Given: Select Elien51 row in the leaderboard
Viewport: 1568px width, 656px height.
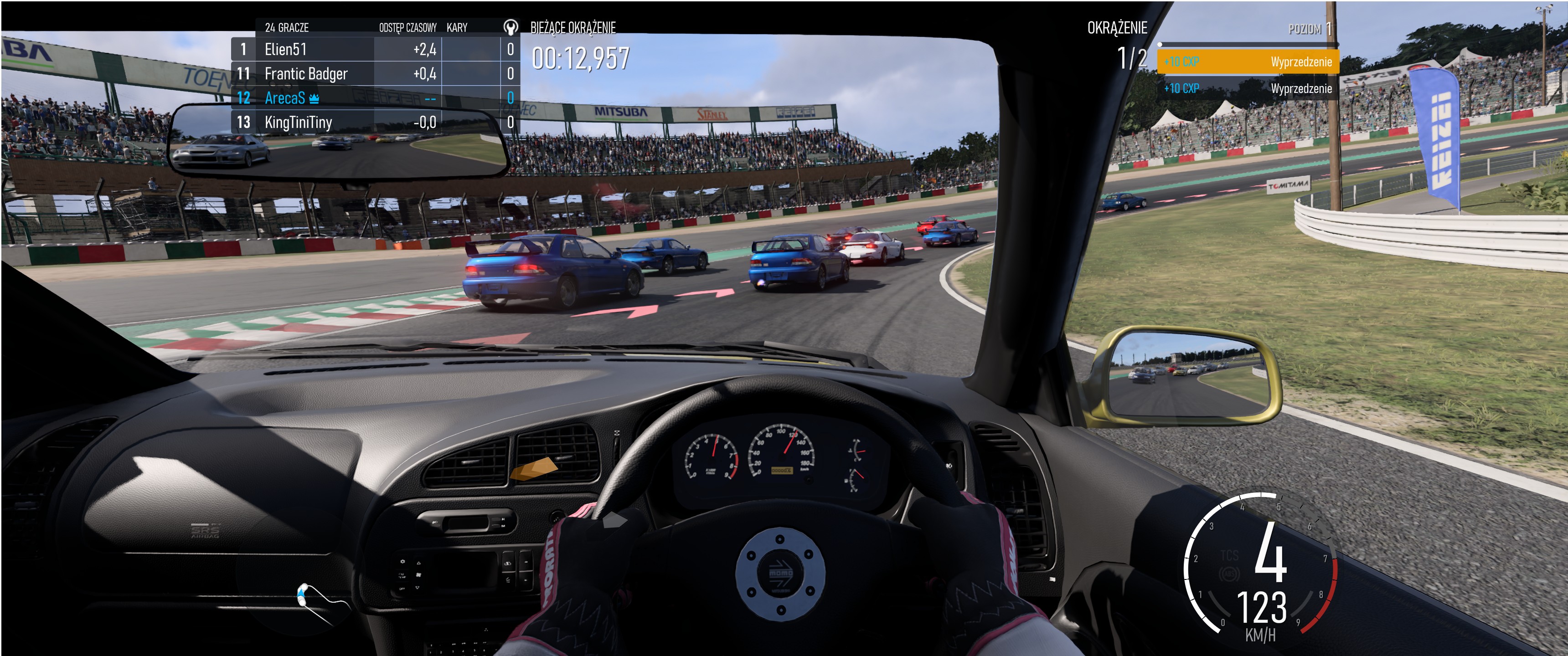Looking at the screenshot, I should click(374, 49).
